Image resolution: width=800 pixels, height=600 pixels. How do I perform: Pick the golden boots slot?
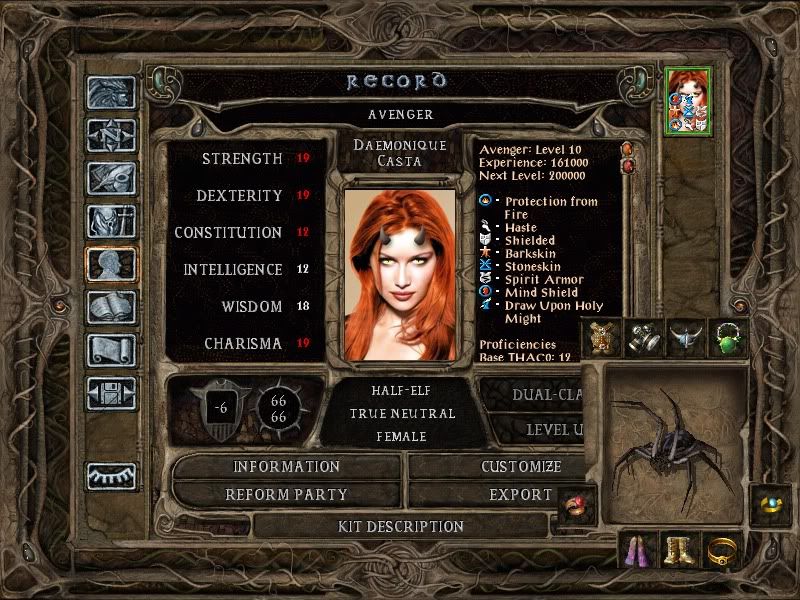[x=681, y=547]
